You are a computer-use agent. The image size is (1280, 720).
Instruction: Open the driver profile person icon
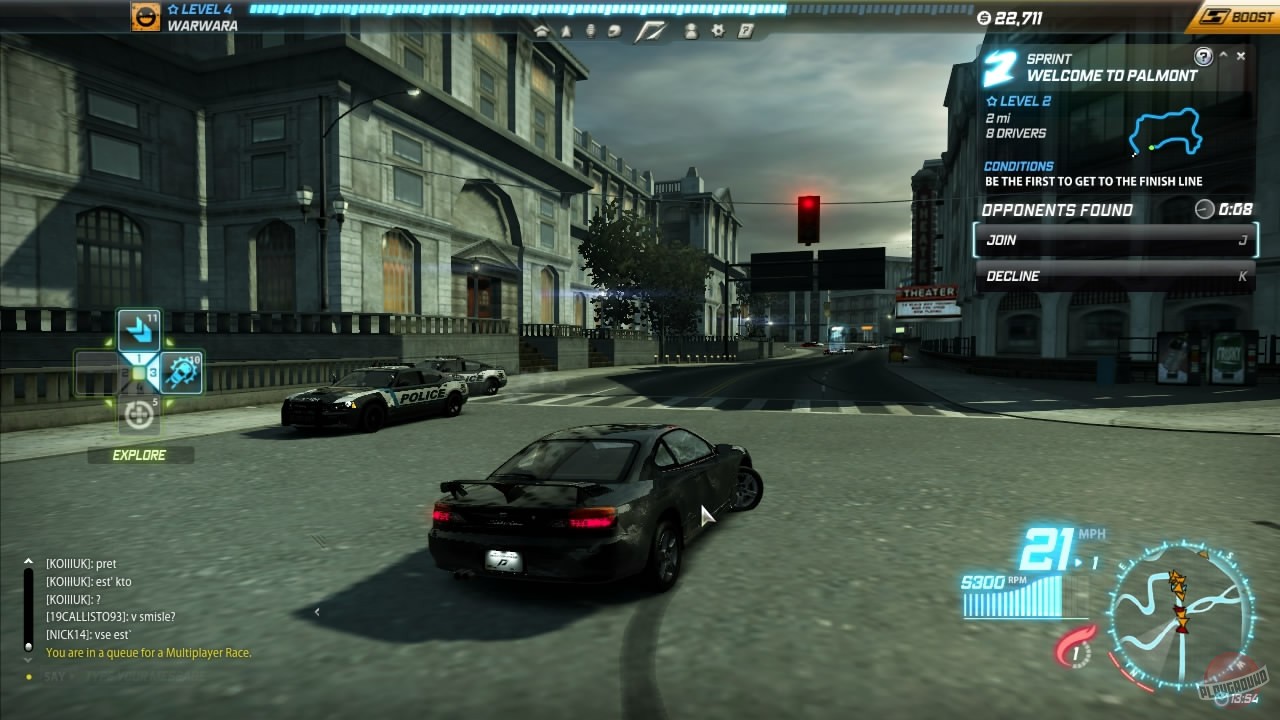click(690, 30)
